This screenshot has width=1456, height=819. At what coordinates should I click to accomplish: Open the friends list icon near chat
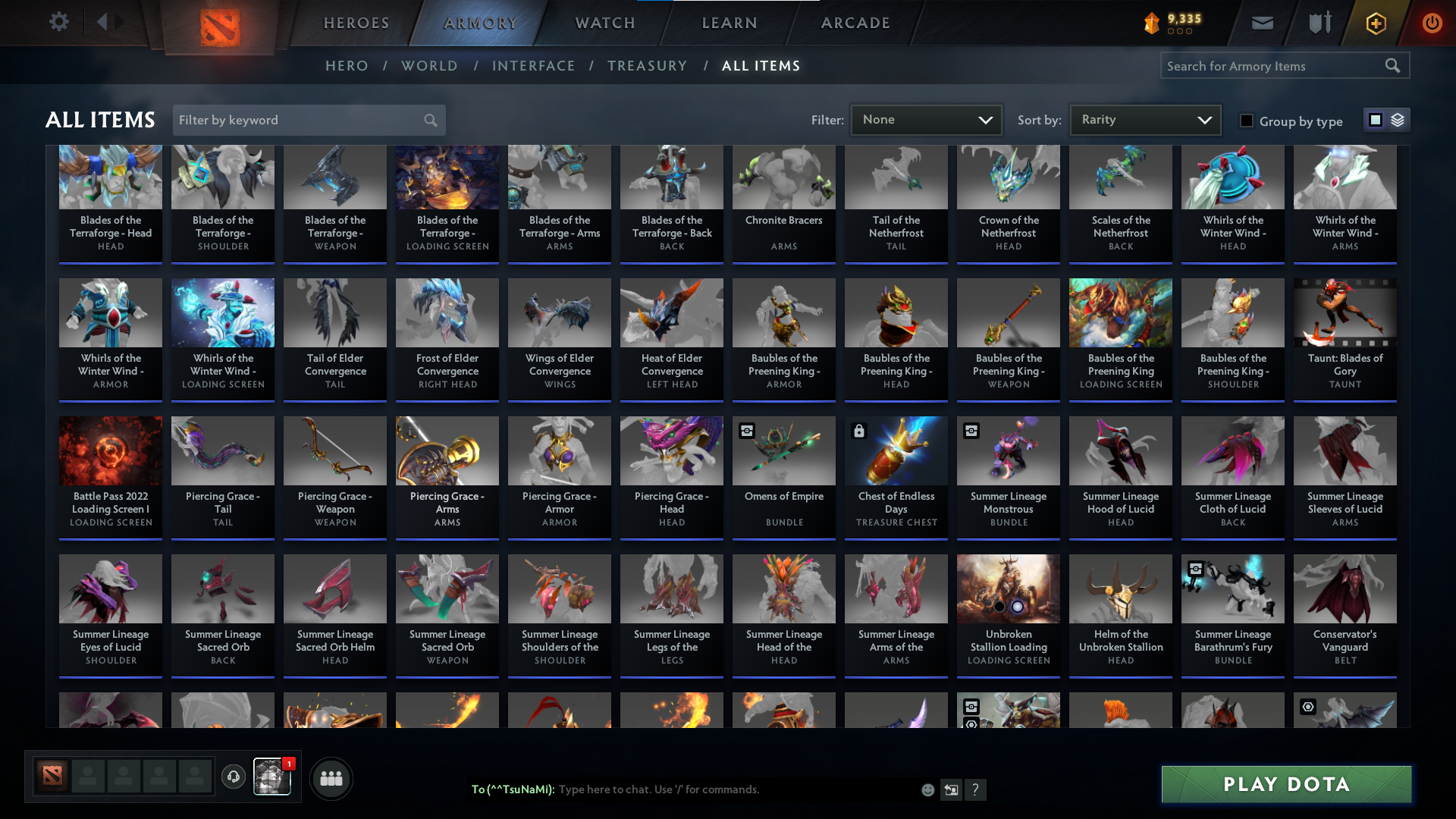(331, 778)
